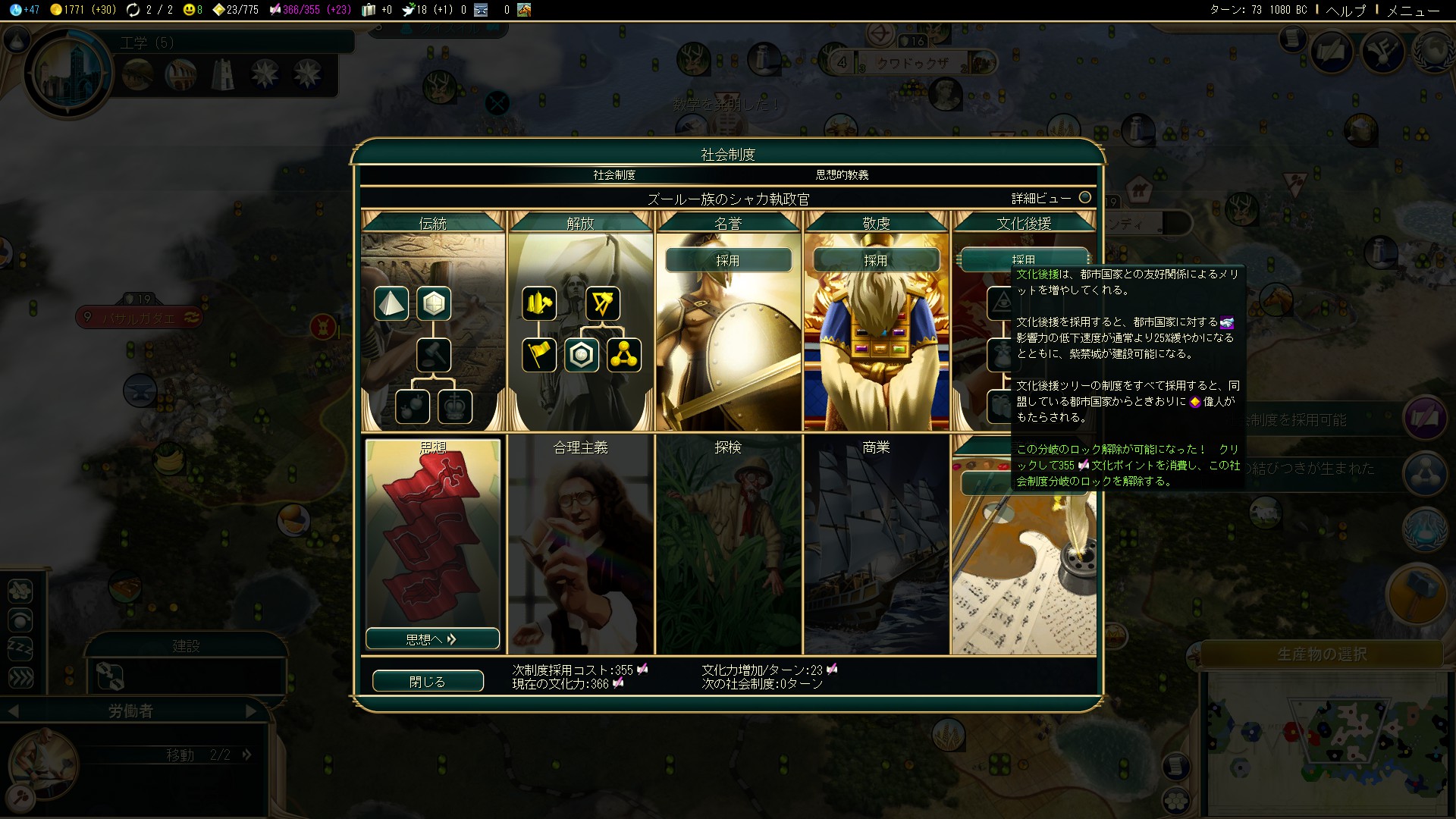Select the crown policy in Tradition tree
The width and height of the screenshot is (1456, 819).
[x=455, y=407]
